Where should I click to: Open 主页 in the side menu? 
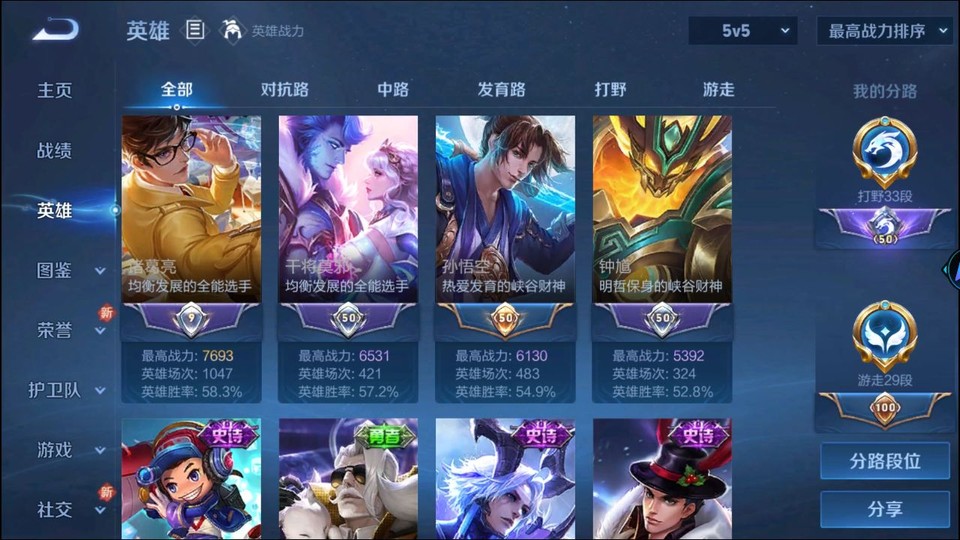pyautogui.click(x=55, y=90)
